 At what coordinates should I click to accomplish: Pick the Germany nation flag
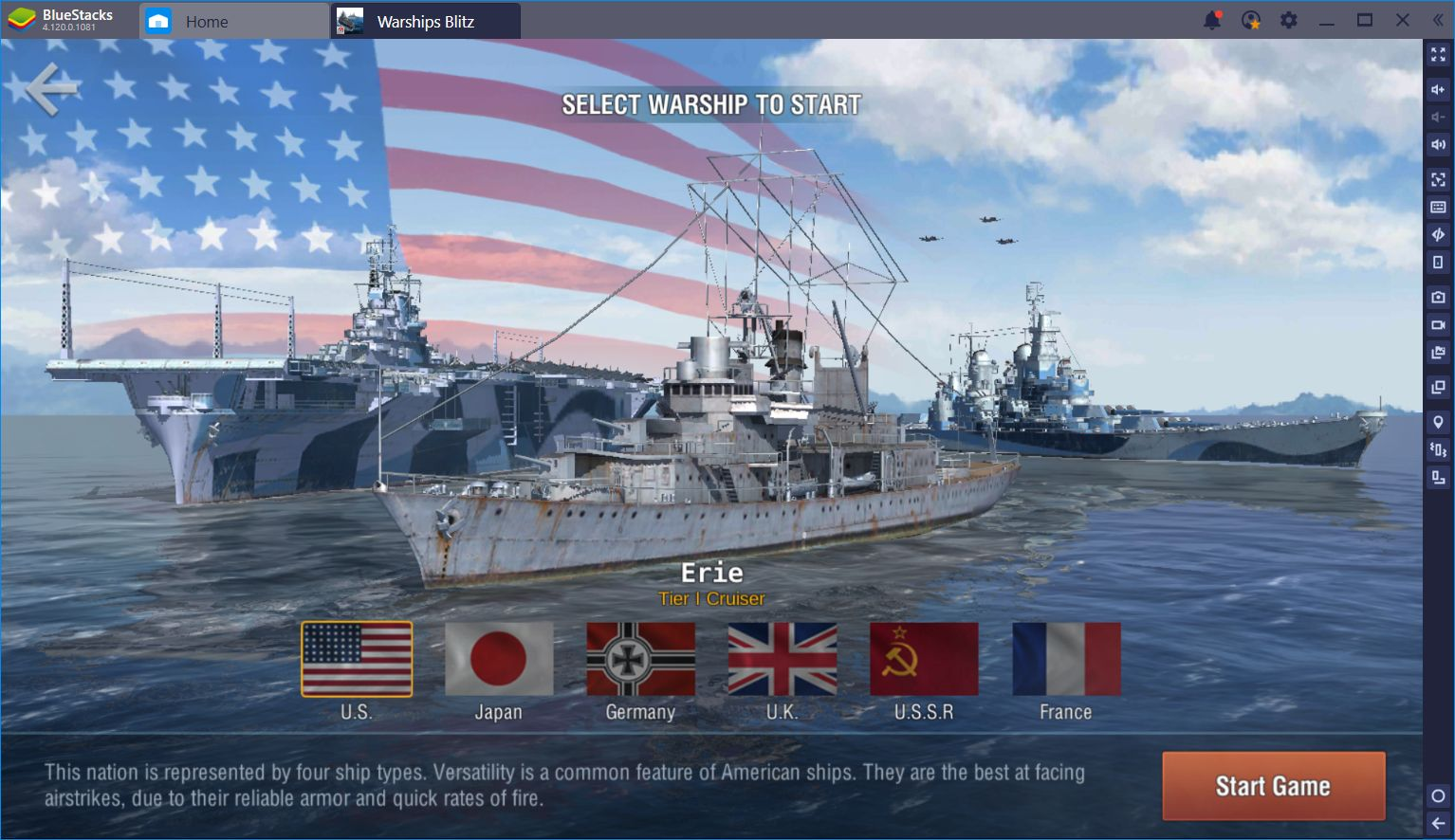(640, 659)
